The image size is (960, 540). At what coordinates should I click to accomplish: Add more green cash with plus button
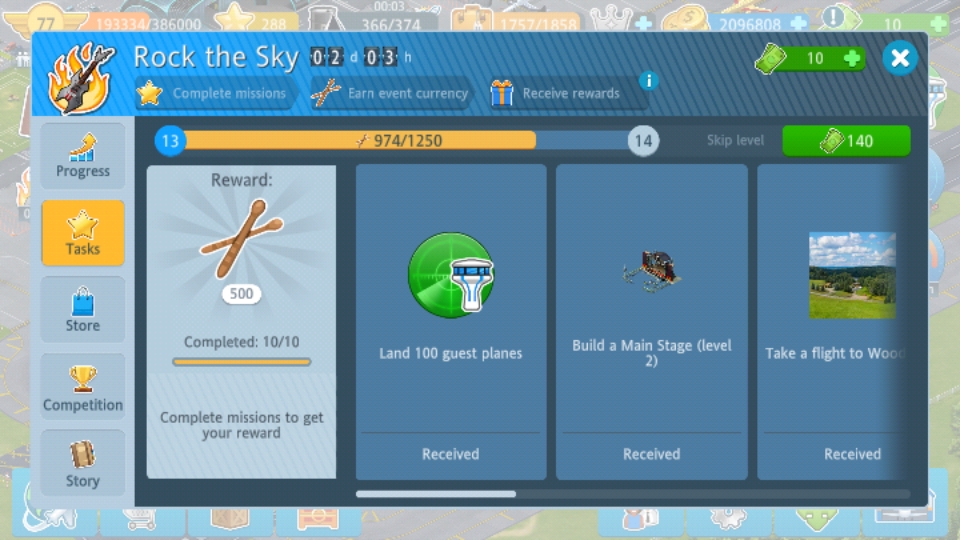click(x=852, y=58)
